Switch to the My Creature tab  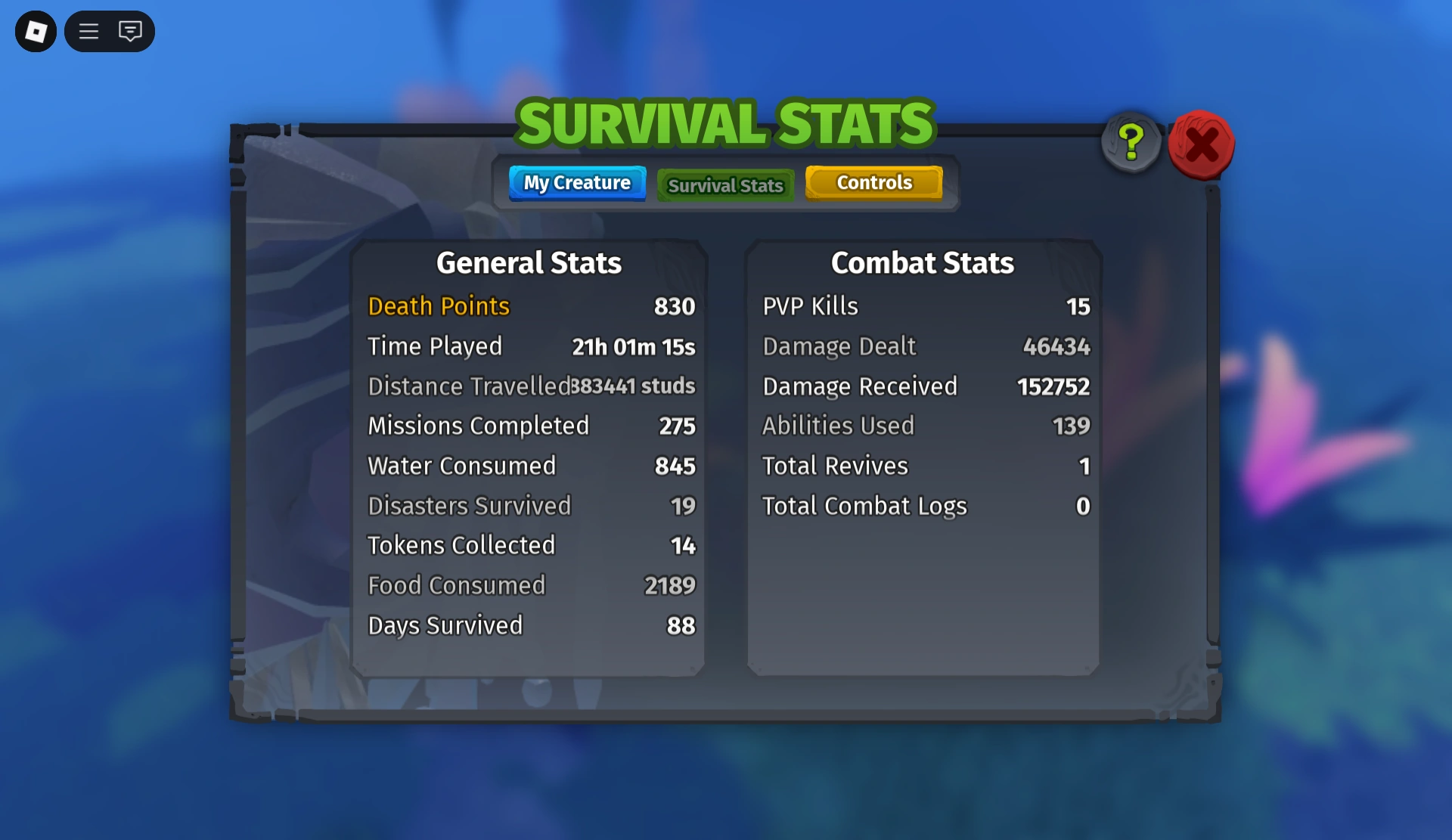[577, 182]
